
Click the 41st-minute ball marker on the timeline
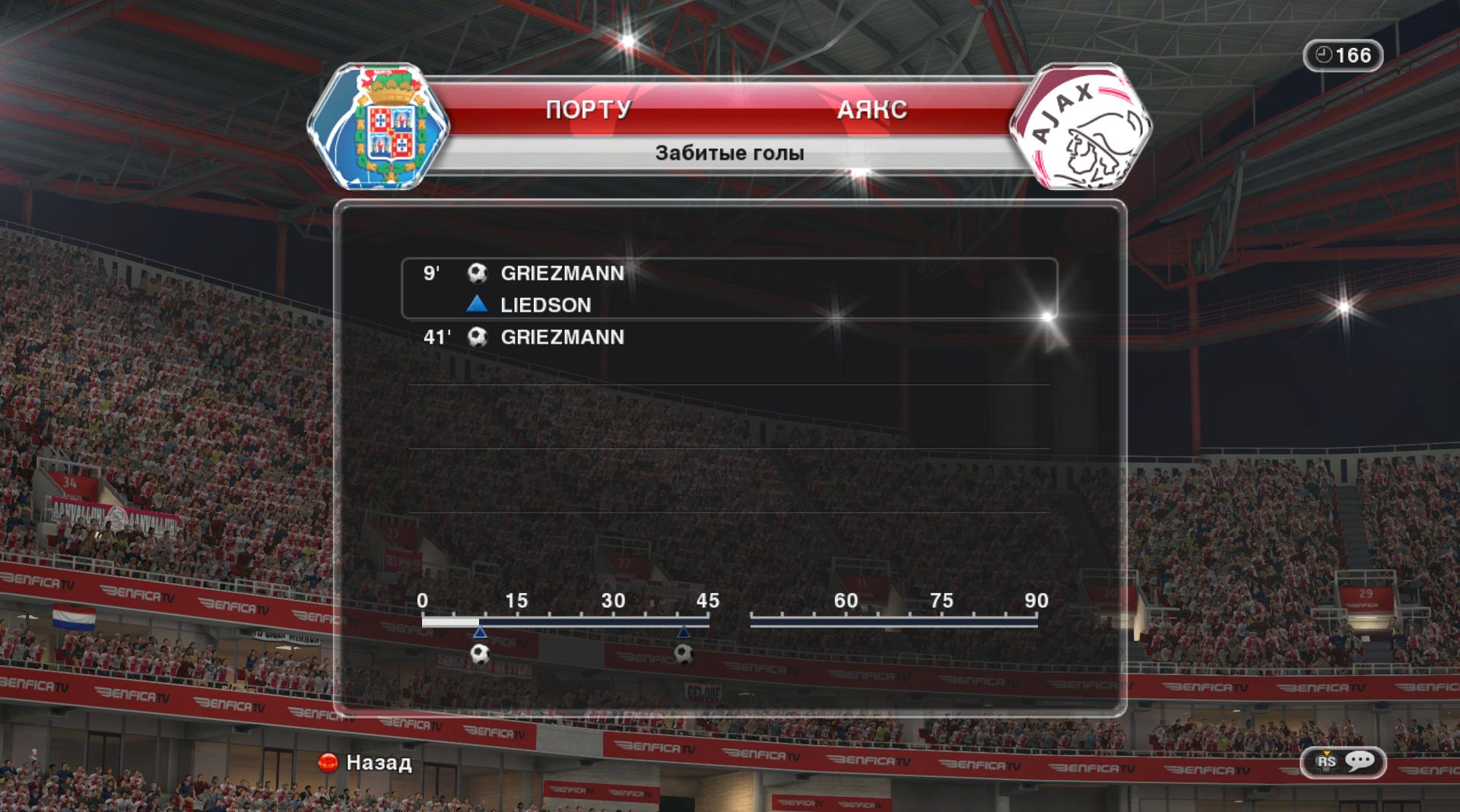[x=684, y=653]
